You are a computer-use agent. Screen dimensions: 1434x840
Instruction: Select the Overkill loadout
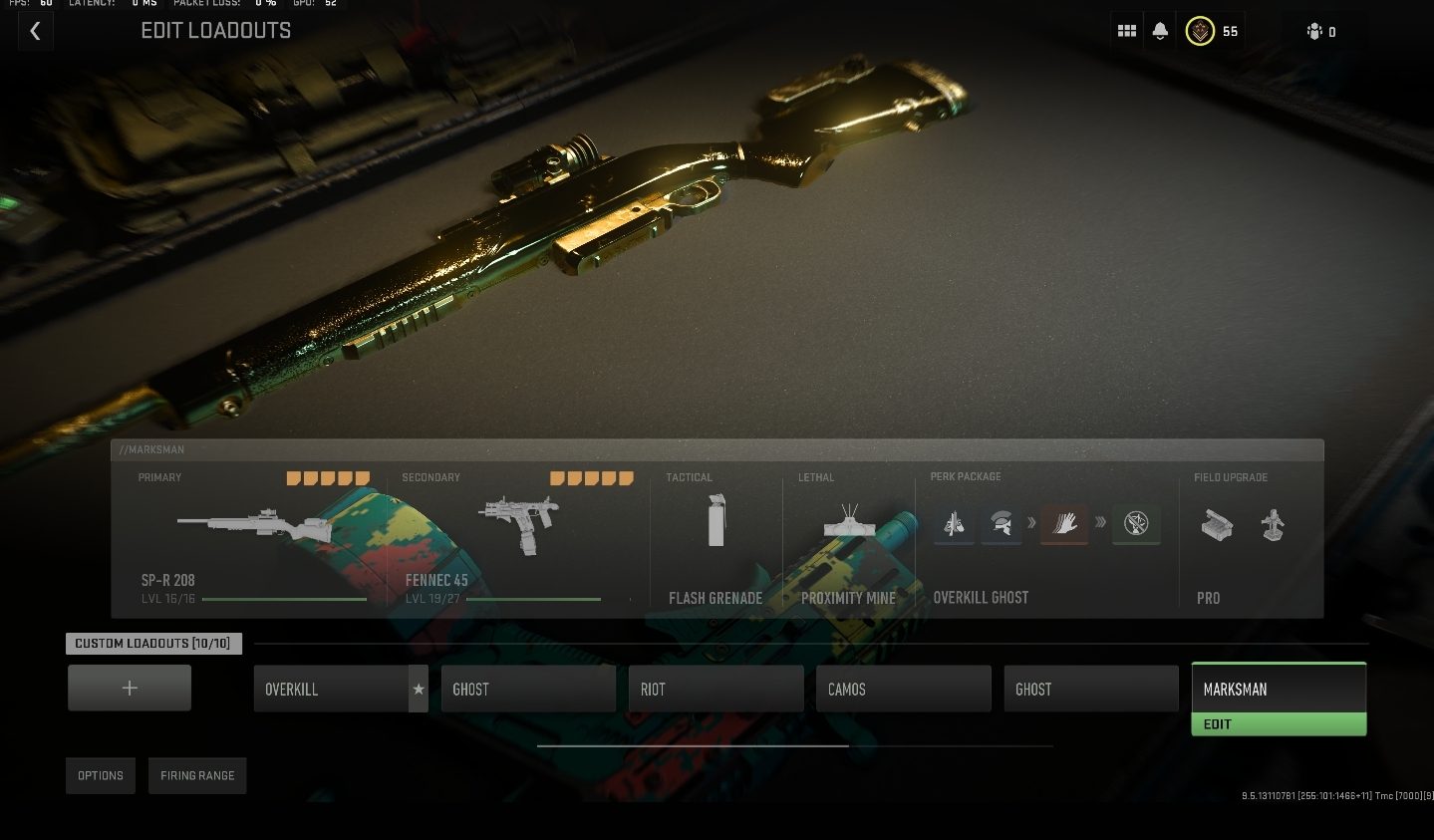coord(331,690)
